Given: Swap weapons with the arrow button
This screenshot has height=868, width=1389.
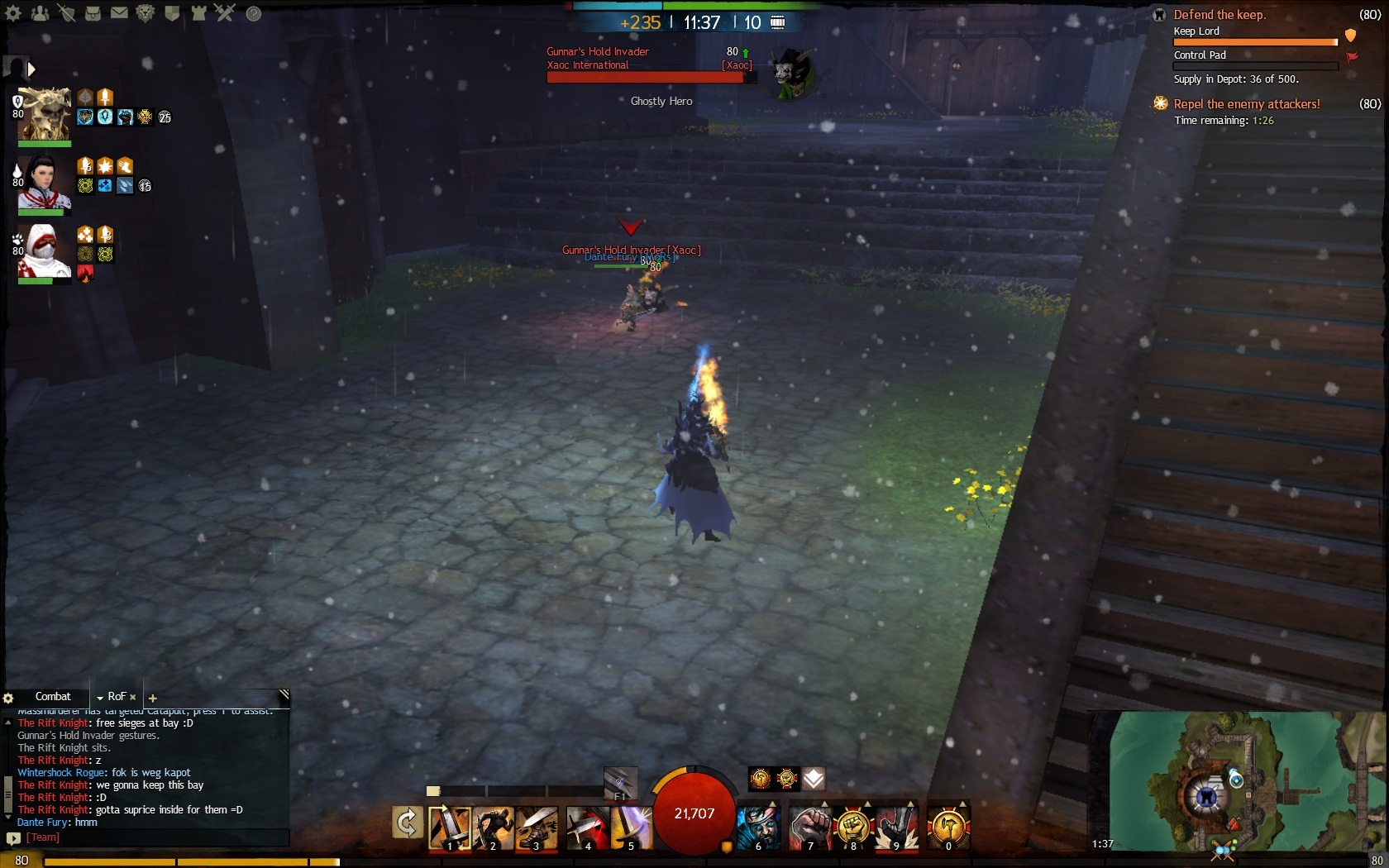Looking at the screenshot, I should (x=407, y=823).
